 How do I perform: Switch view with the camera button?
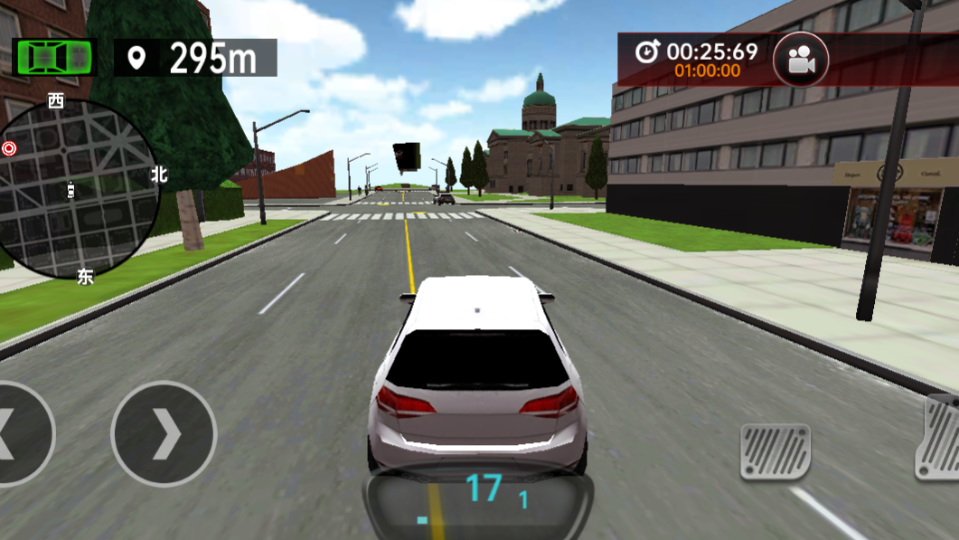800,60
